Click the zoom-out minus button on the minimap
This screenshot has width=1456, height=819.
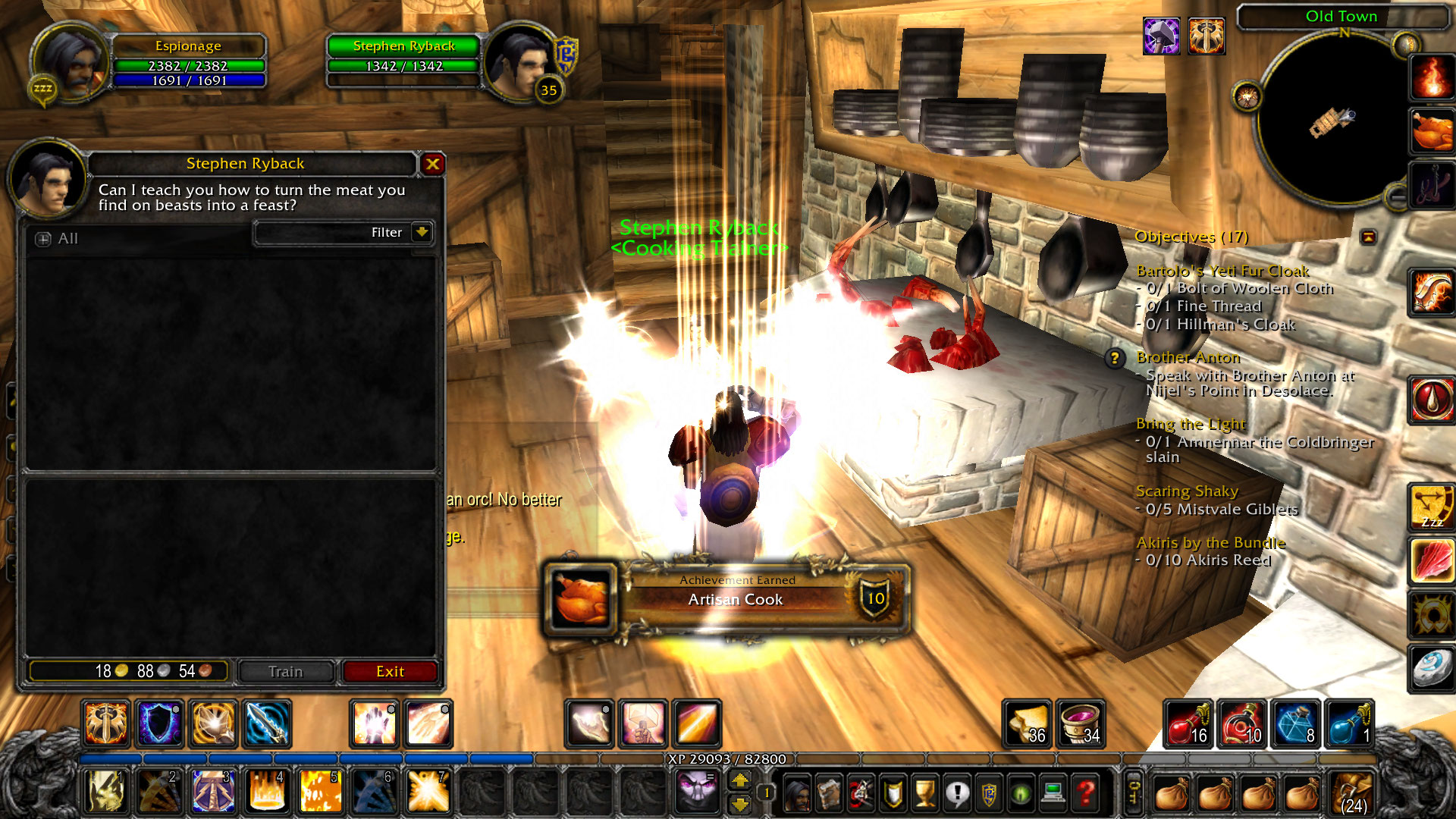pyautogui.click(x=1397, y=197)
